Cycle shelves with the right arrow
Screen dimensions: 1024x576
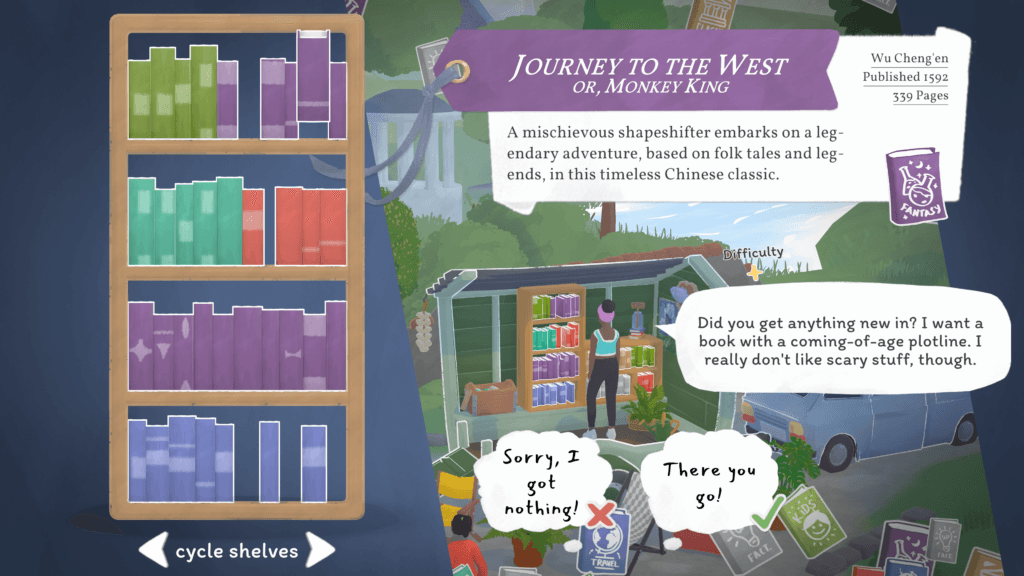(x=319, y=549)
